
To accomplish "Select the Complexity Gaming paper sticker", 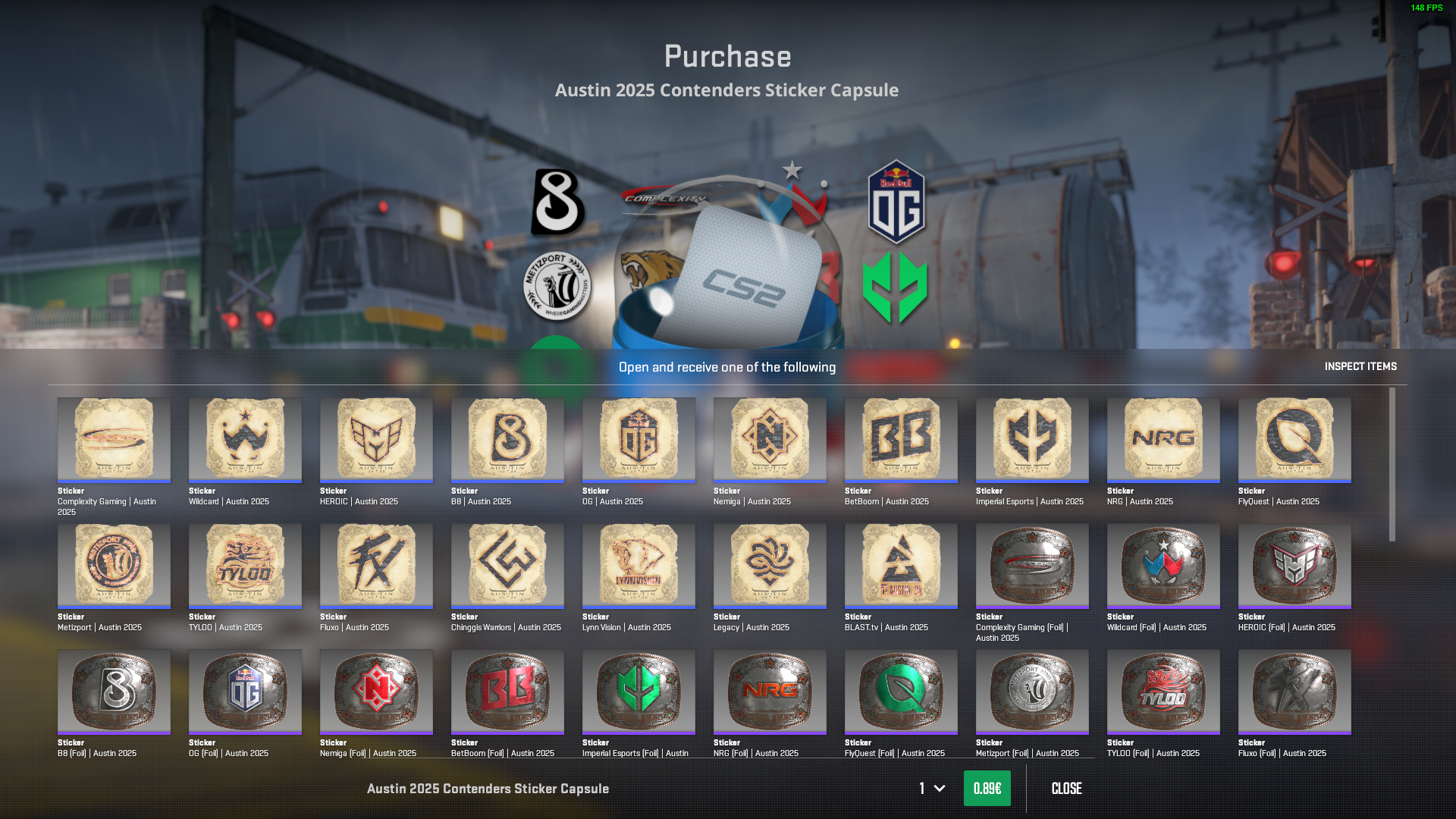I will [114, 439].
